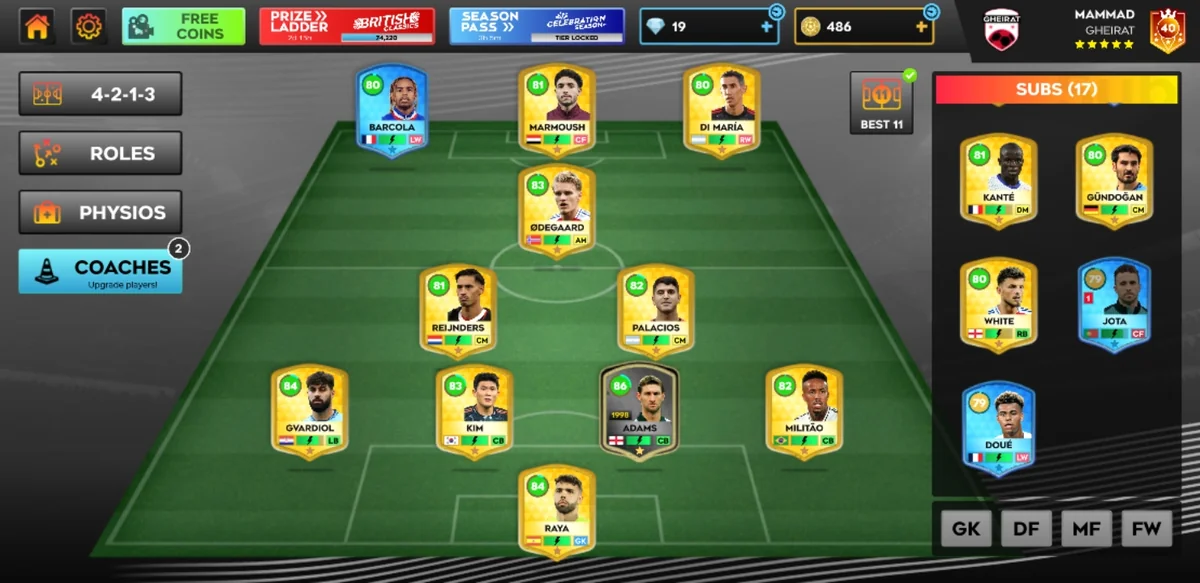The height and width of the screenshot is (583, 1200).
Task: Apply the Best 11 lineup
Action: click(x=881, y=102)
